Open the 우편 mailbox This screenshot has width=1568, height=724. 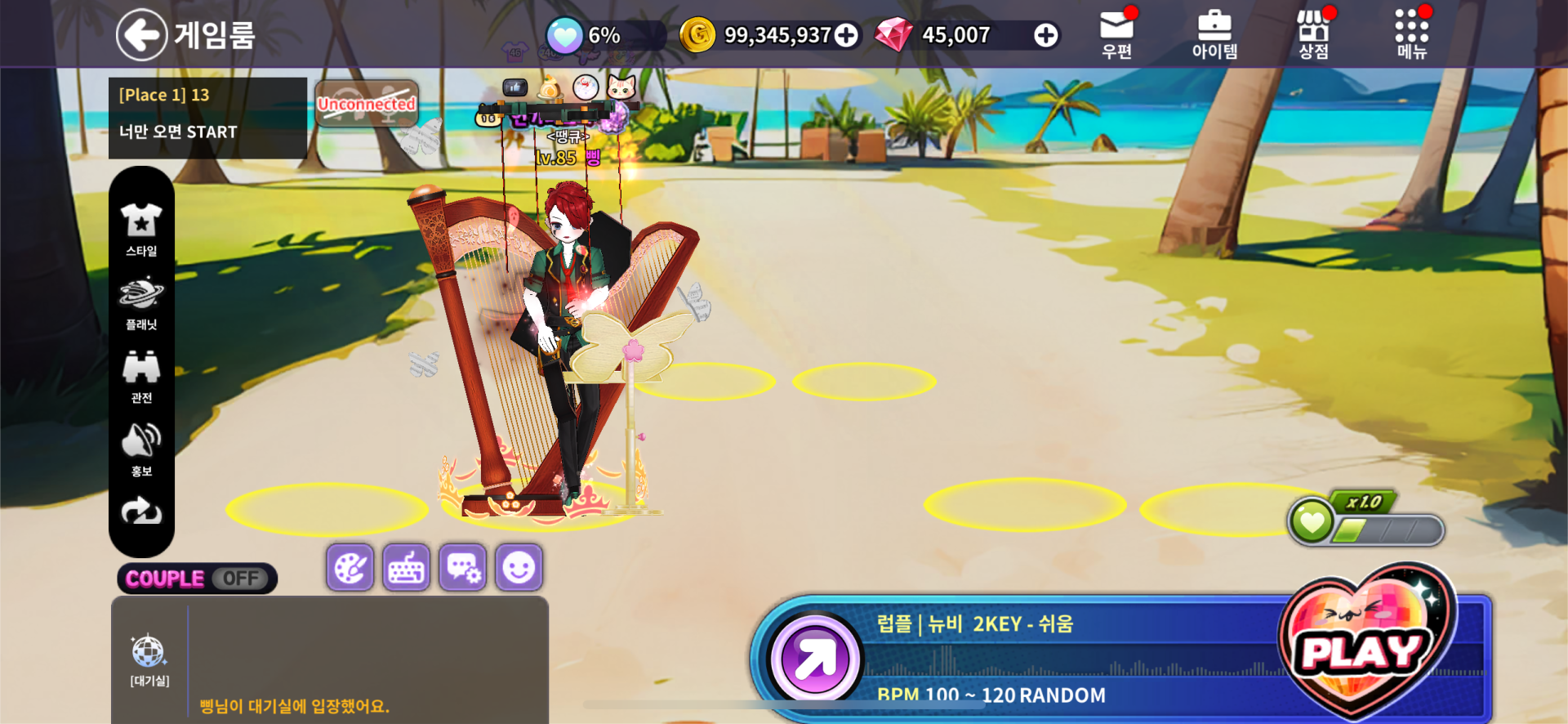pyautogui.click(x=1116, y=34)
